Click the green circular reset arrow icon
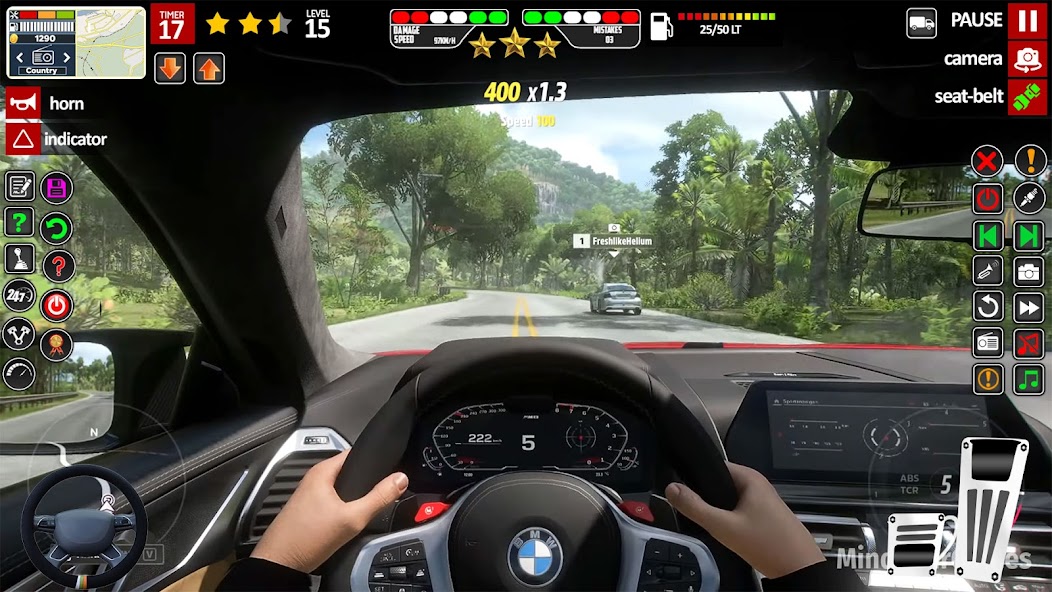The image size is (1052, 592). 56,227
